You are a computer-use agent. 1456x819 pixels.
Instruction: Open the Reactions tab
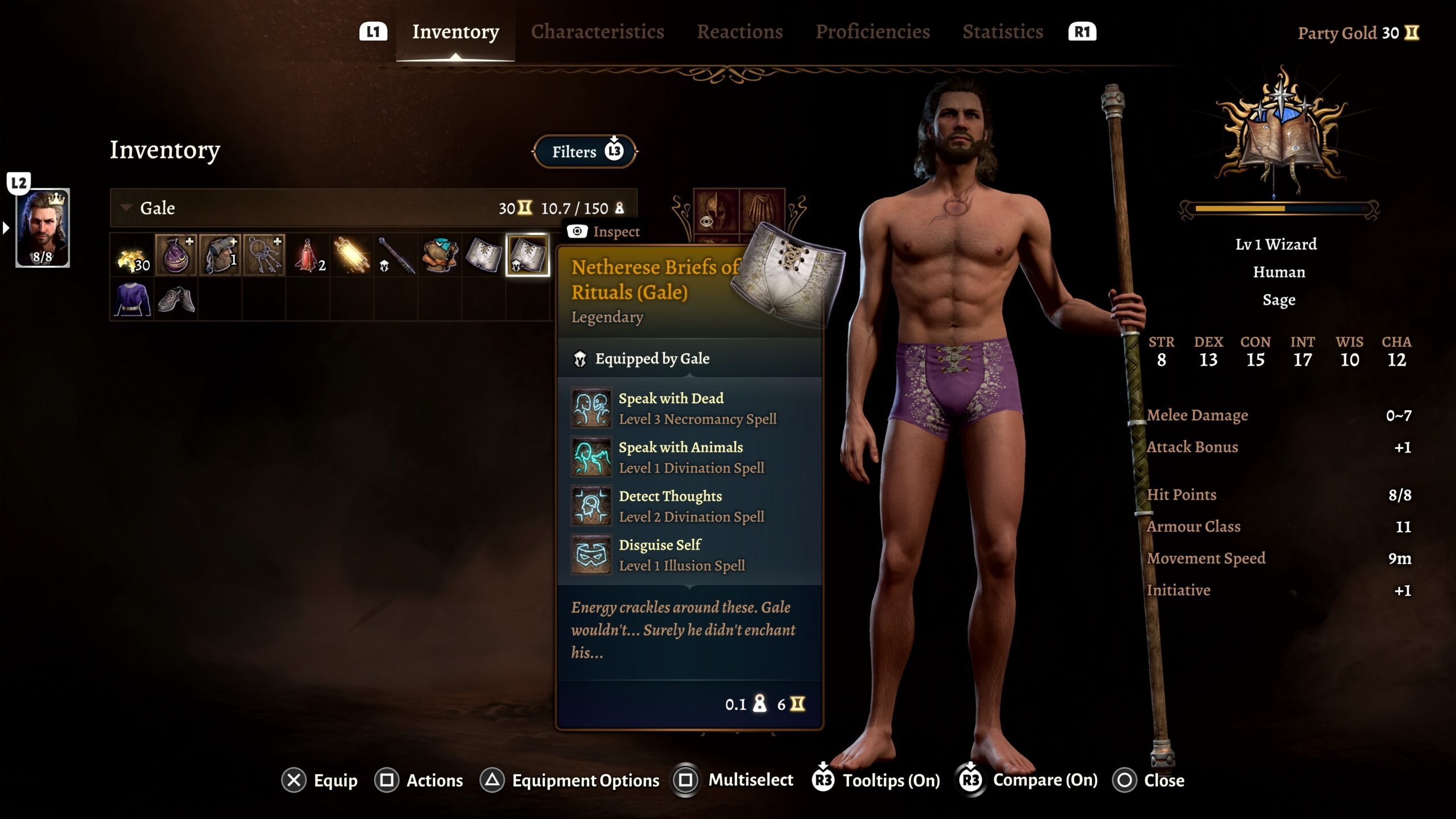pyautogui.click(x=739, y=32)
